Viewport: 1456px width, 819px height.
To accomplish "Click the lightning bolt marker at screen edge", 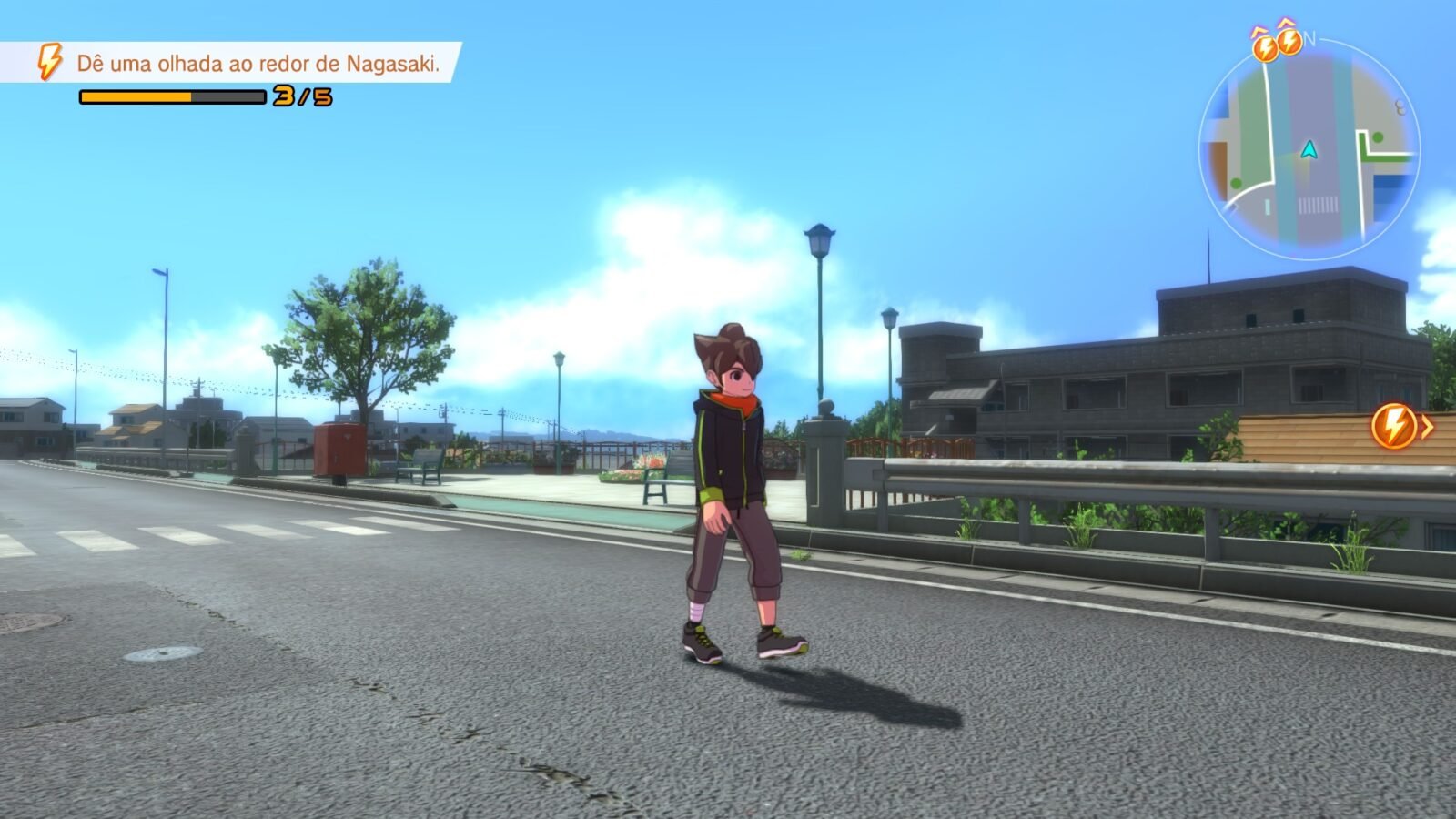I will [1394, 426].
